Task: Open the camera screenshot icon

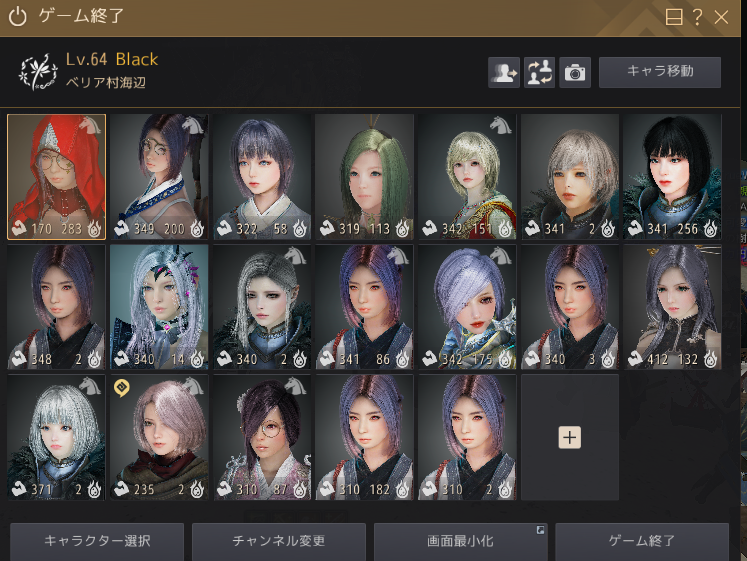Action: (575, 72)
